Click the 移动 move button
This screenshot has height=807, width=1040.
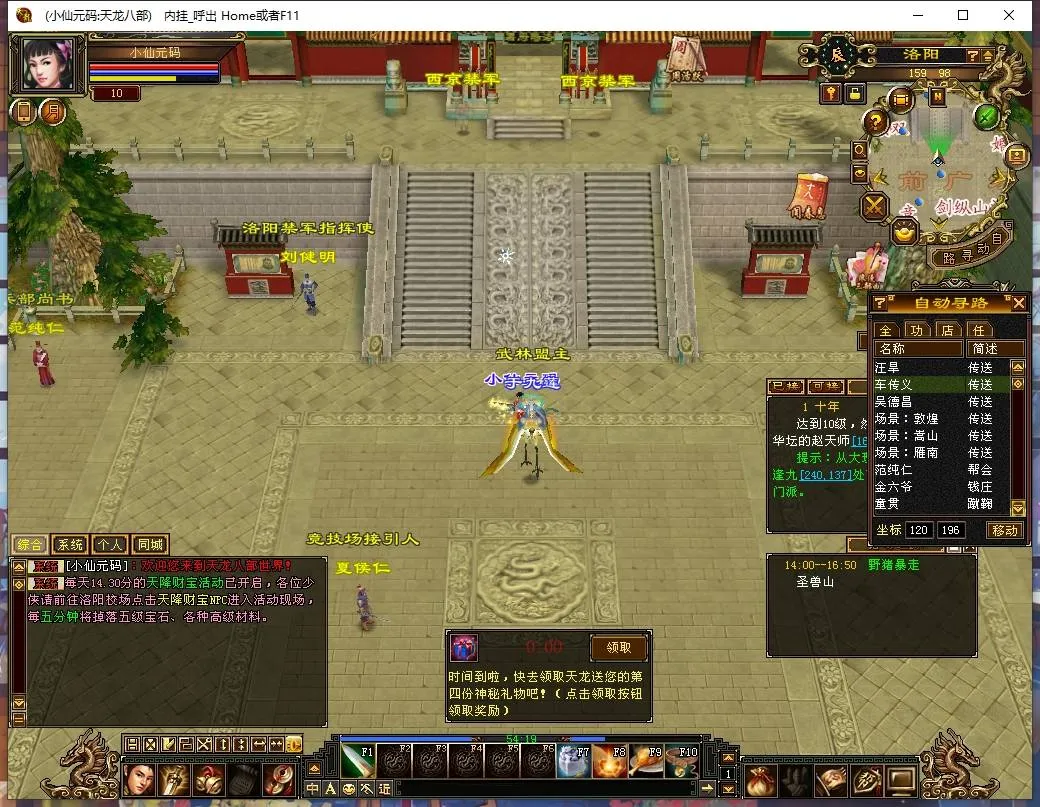1005,530
